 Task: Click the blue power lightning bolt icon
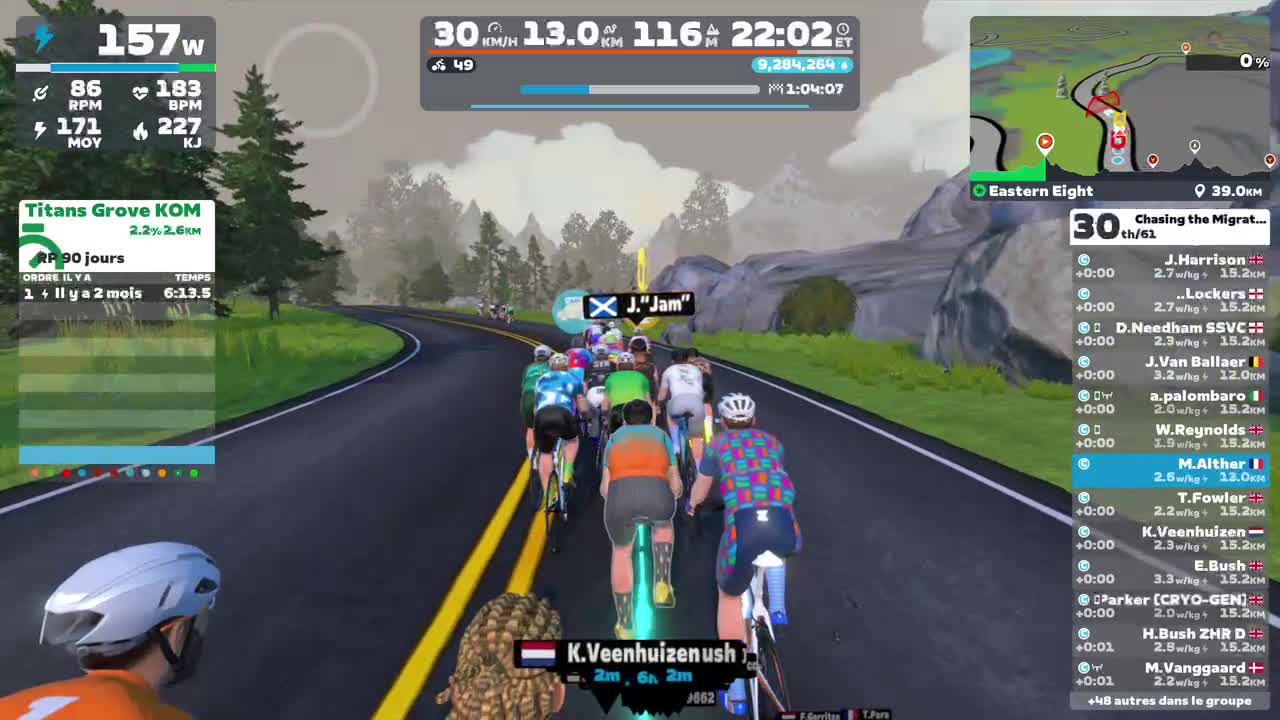(x=40, y=36)
